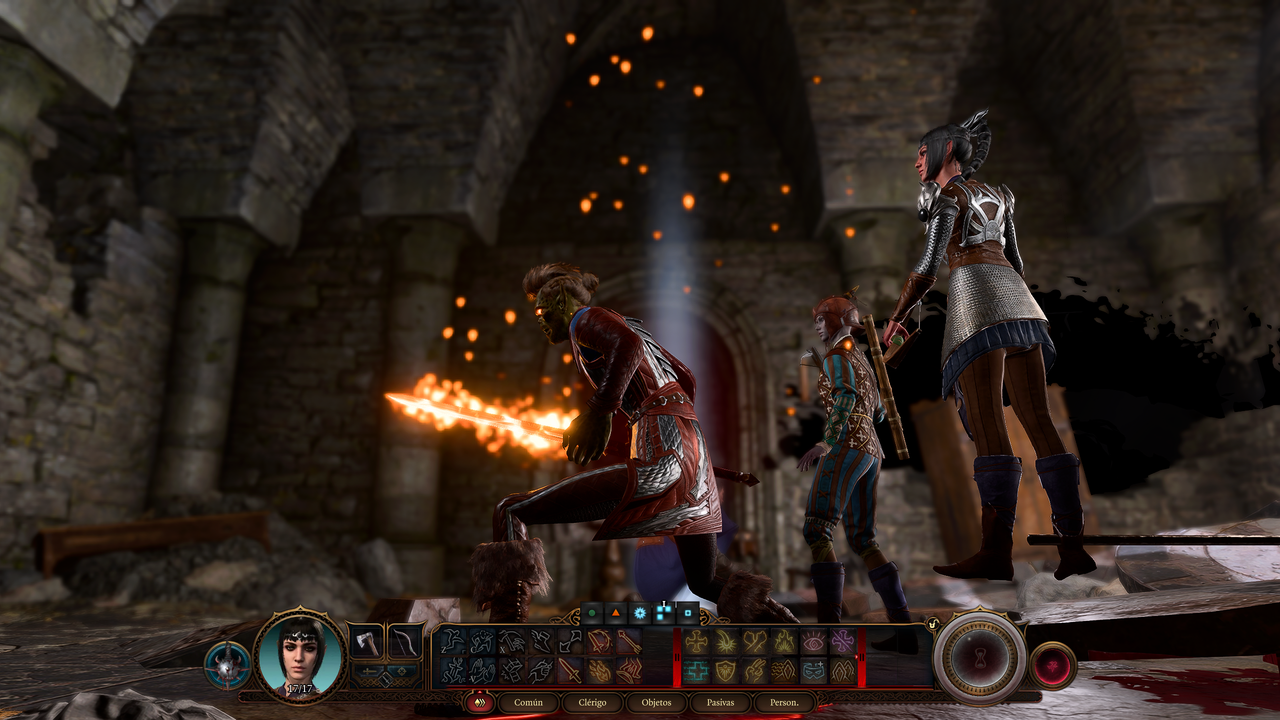1280x720 pixels.
Task: Select the Pasivas tab
Action: click(x=720, y=702)
